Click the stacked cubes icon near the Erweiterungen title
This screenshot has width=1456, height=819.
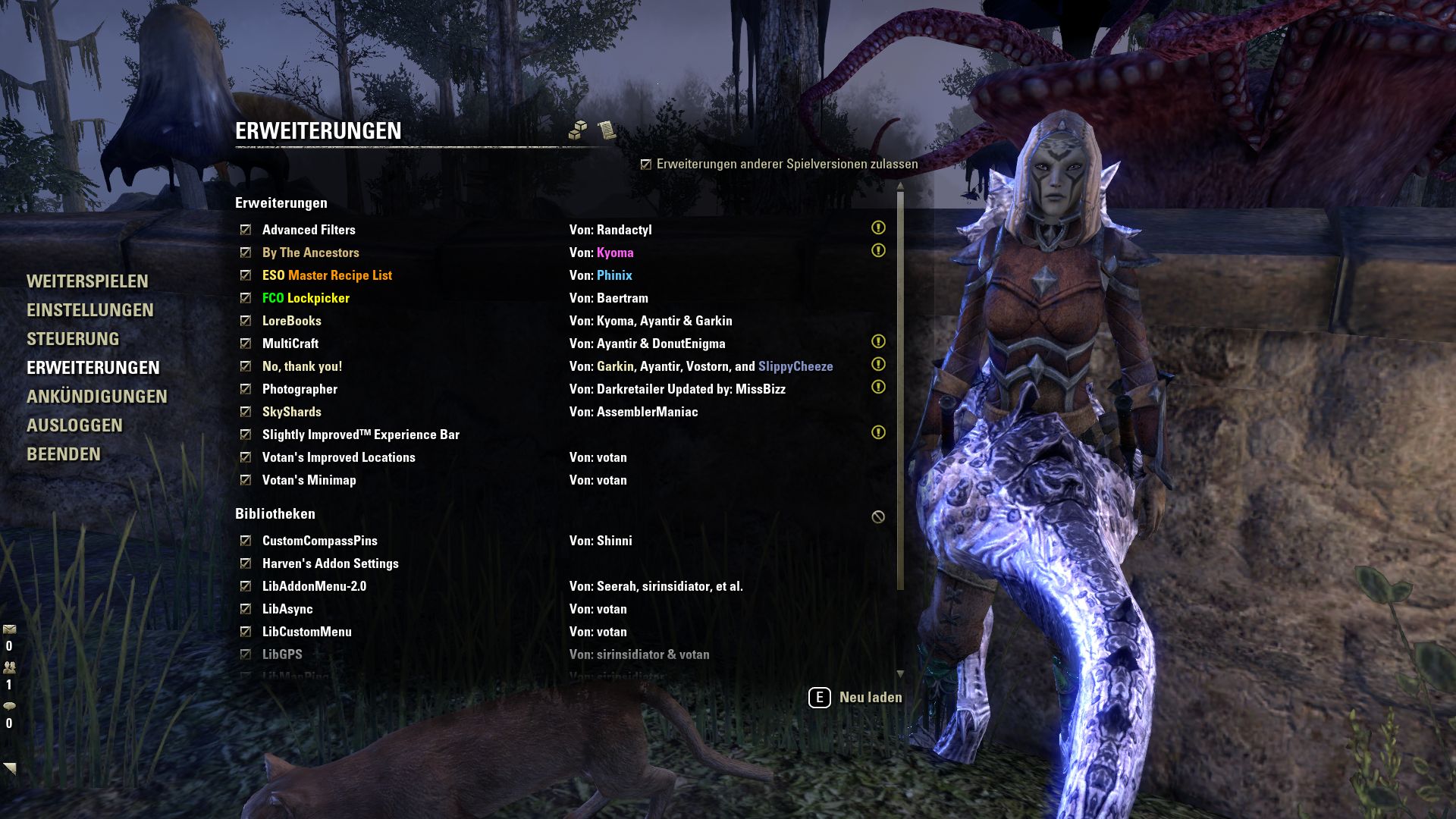577,130
